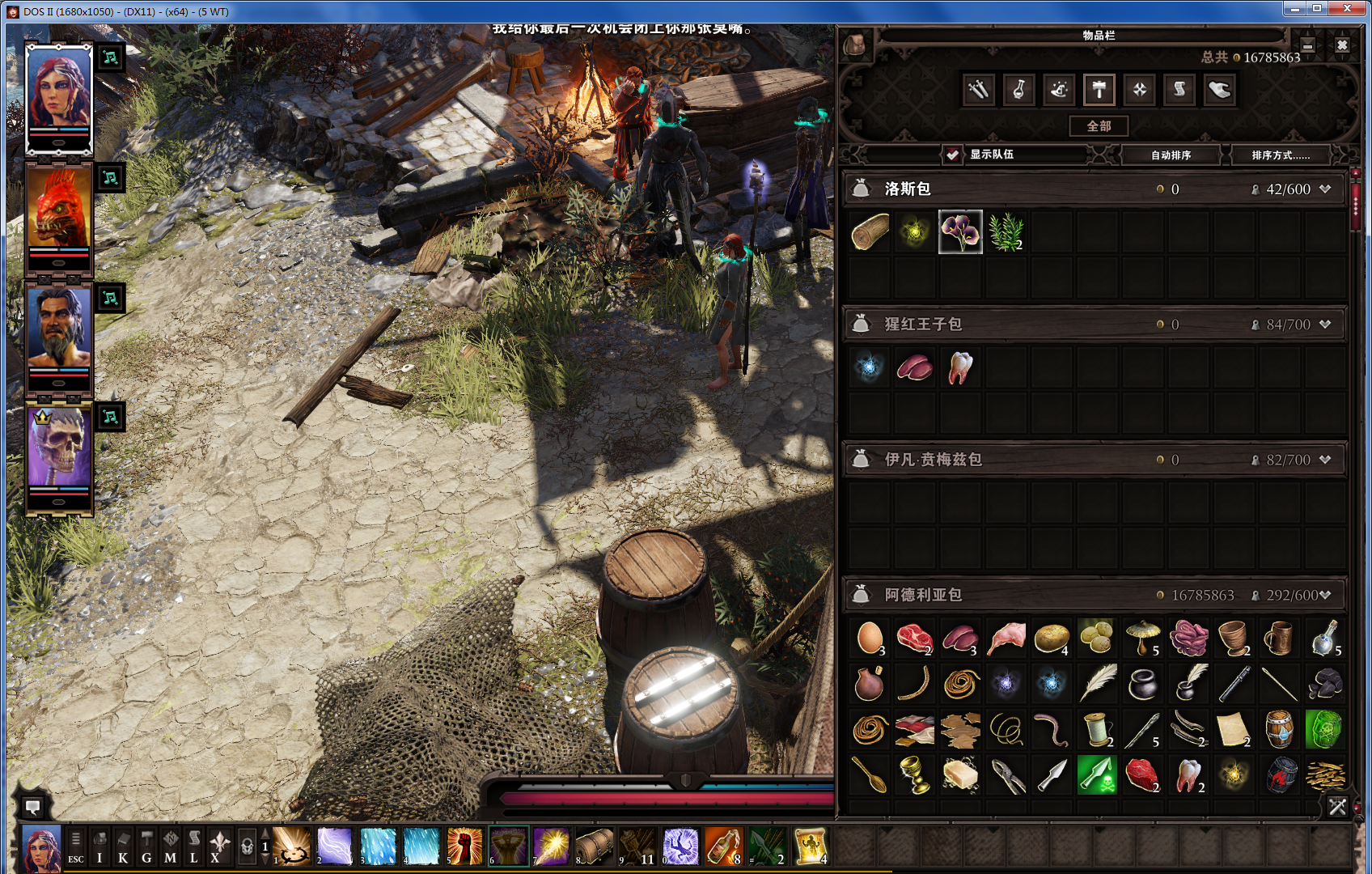Select the egg item slot

tap(870, 639)
